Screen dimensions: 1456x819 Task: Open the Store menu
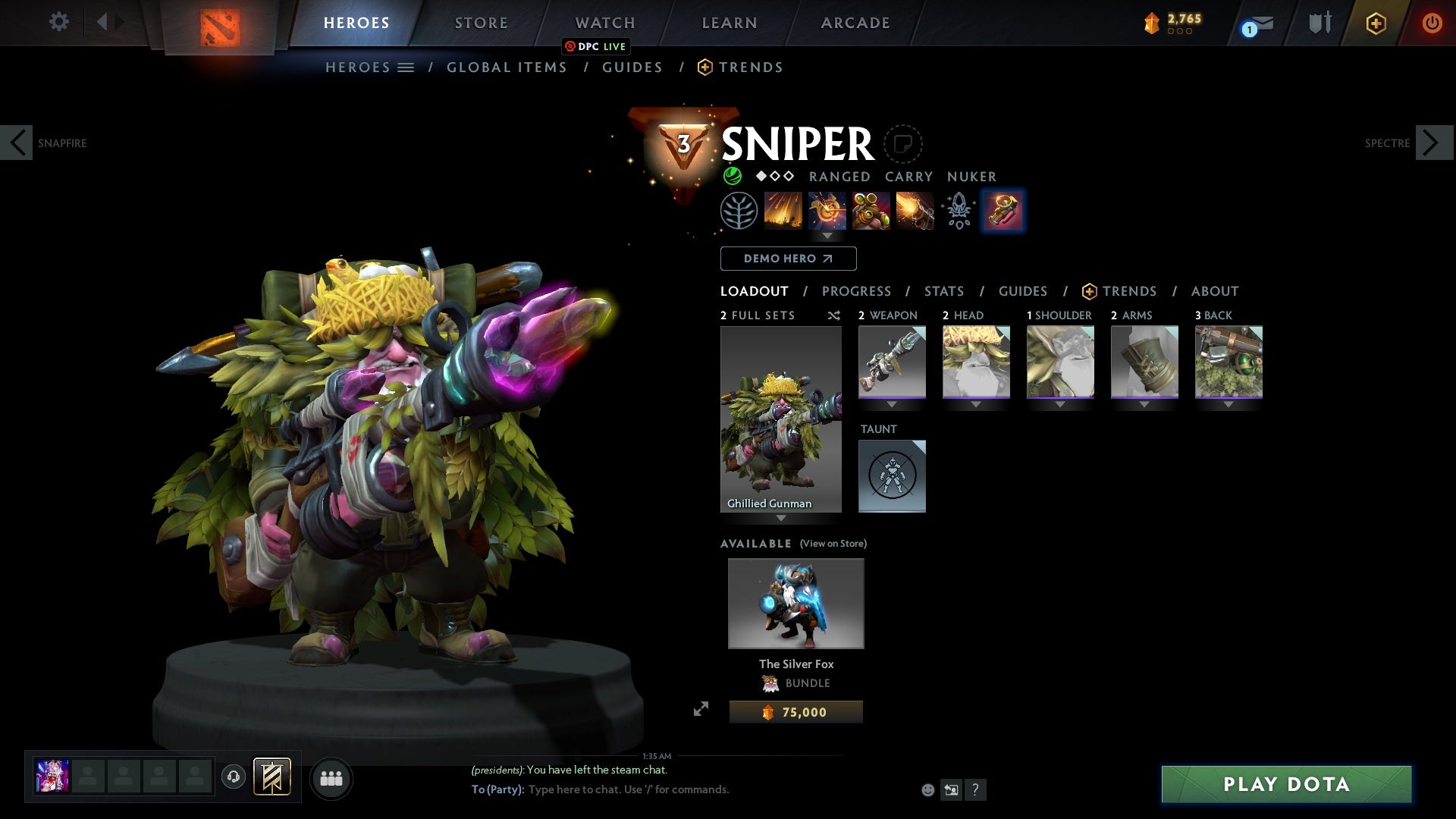(481, 23)
